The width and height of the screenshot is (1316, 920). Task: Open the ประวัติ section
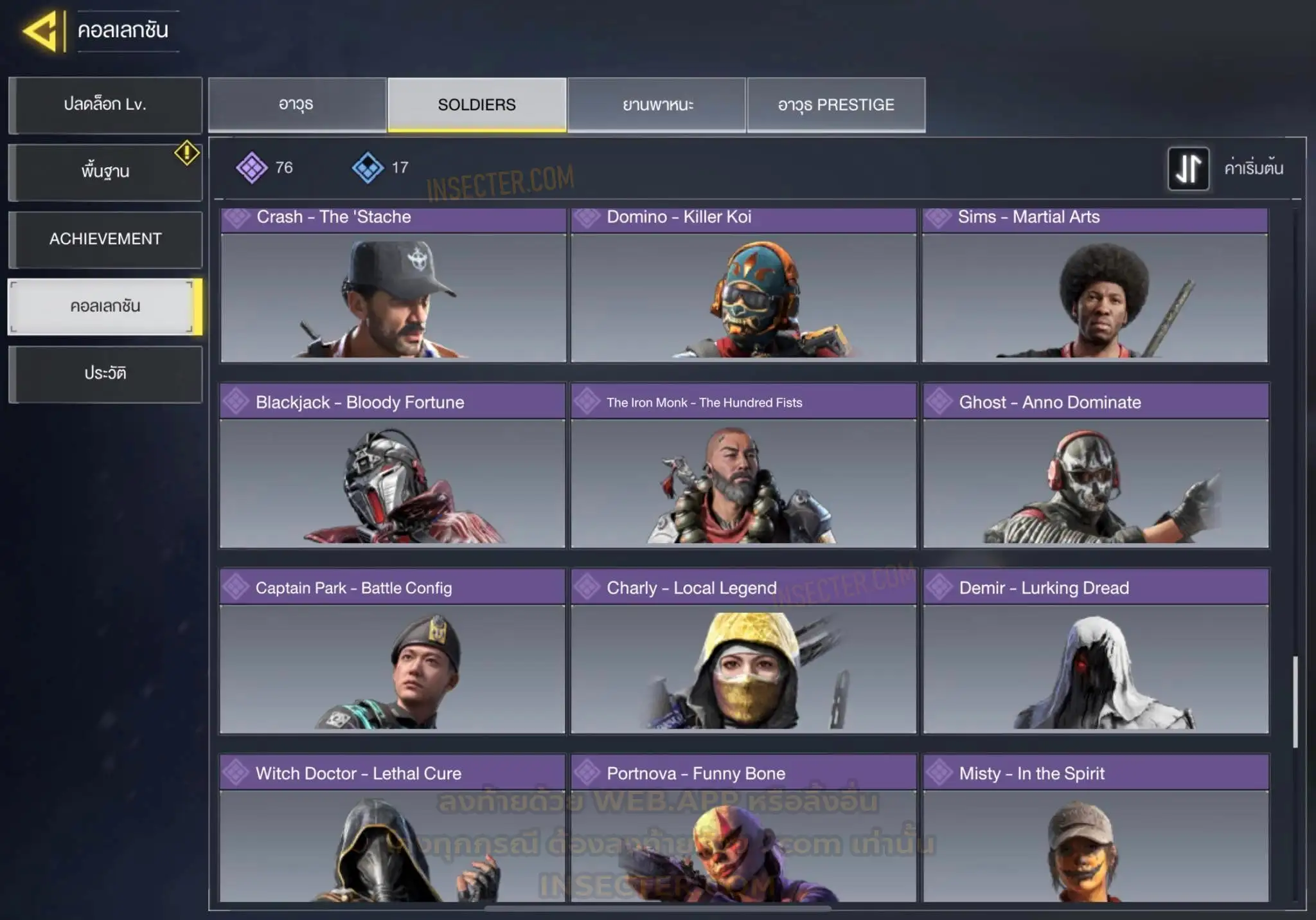tap(105, 374)
